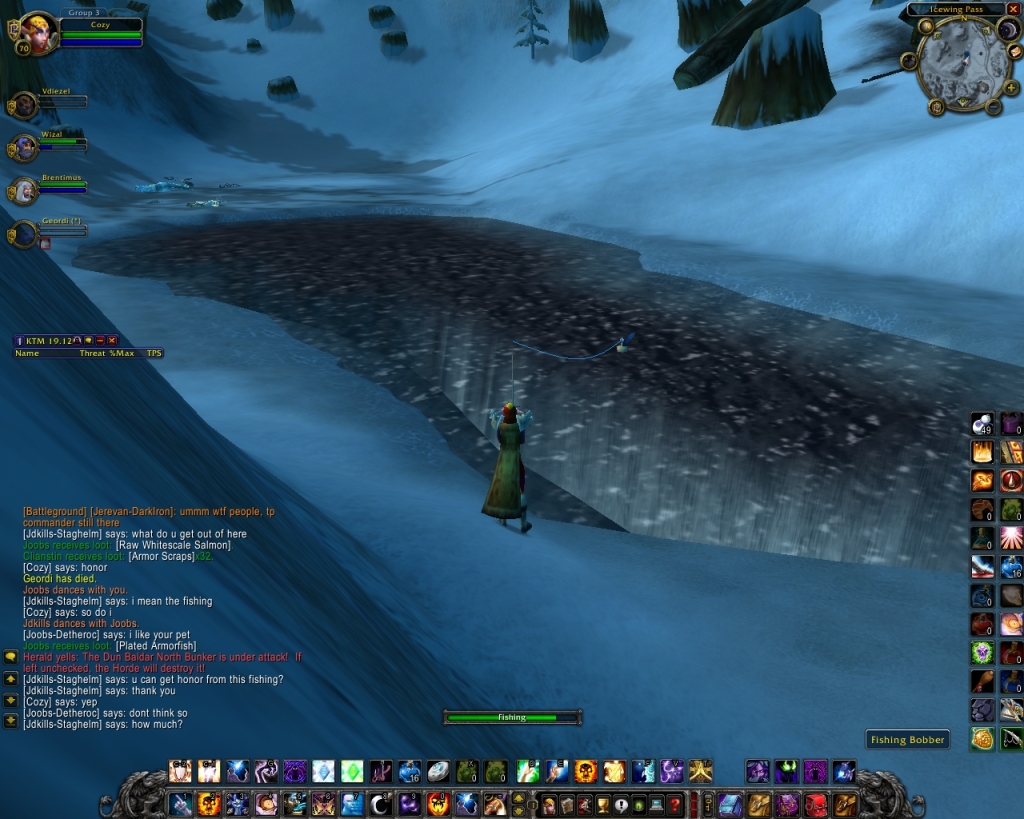Screen dimensions: 1024x819
Task: Activate the flame pillar ability icon
Action: coord(982,452)
